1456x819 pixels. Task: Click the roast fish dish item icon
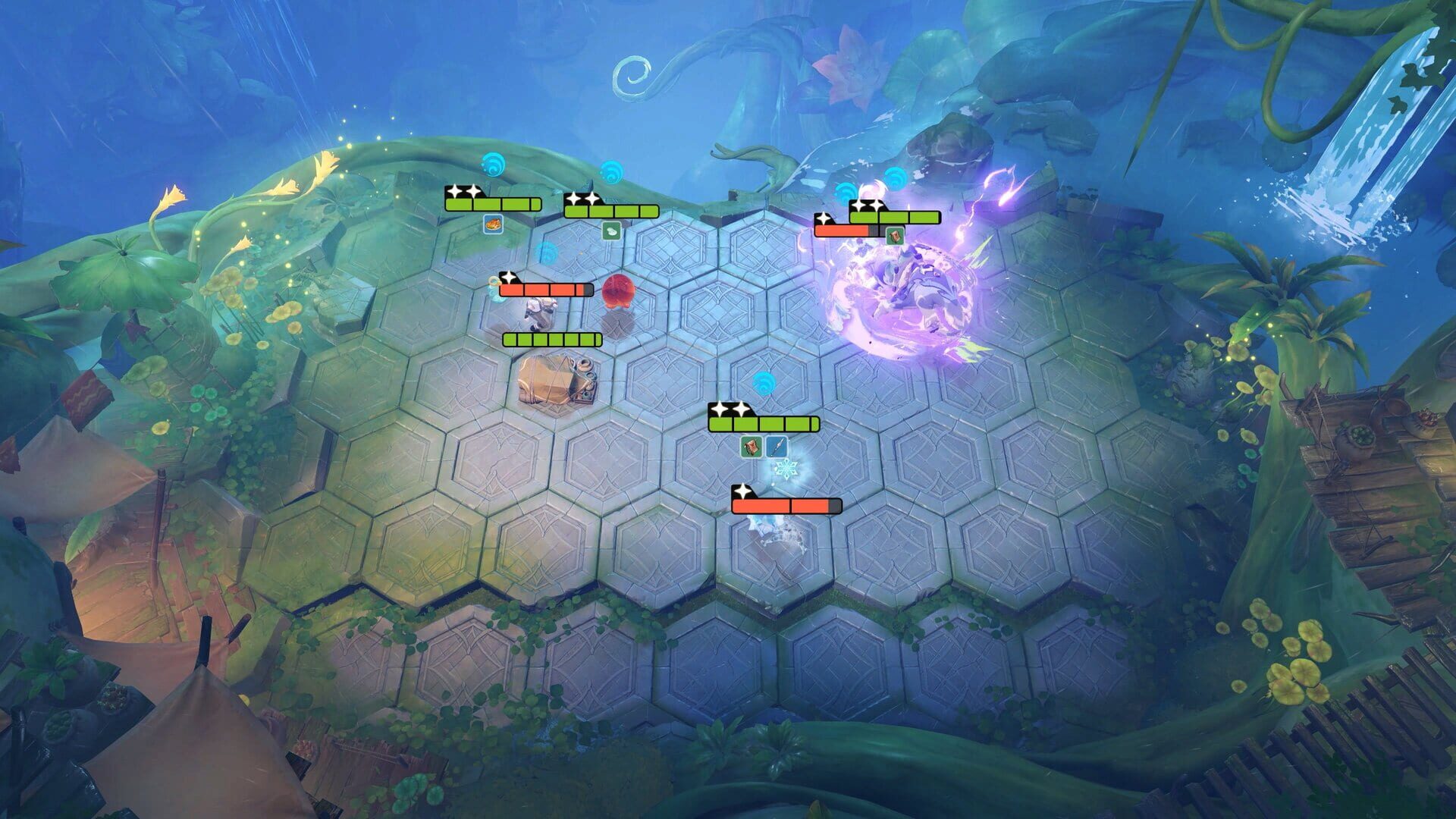494,225
